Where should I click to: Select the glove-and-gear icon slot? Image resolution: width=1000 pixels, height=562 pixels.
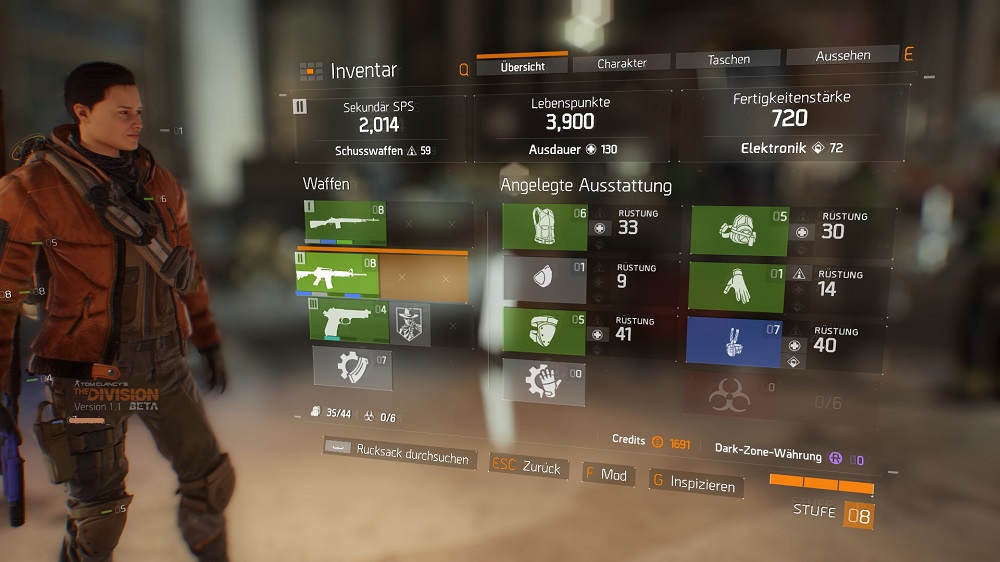544,381
